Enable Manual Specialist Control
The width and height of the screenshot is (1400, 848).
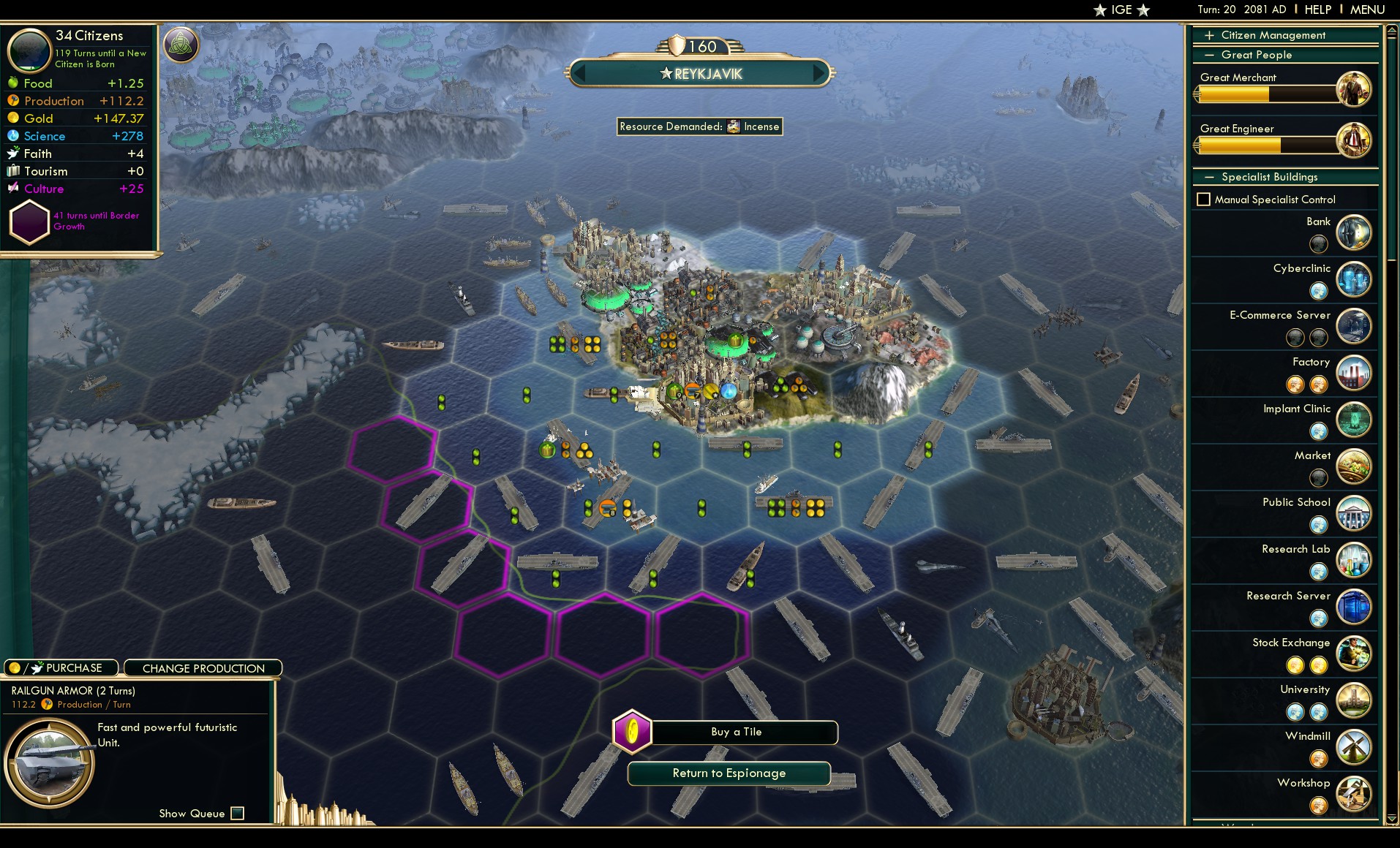click(1205, 199)
